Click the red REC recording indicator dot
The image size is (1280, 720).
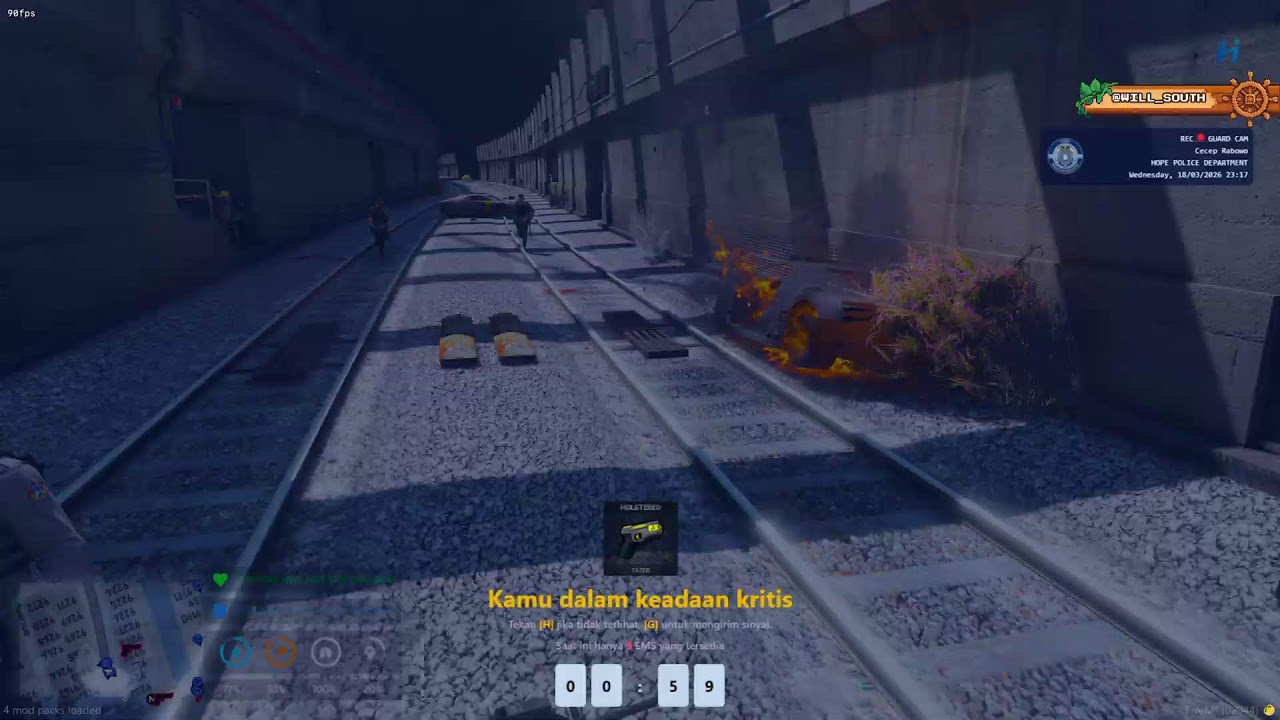(1201, 138)
